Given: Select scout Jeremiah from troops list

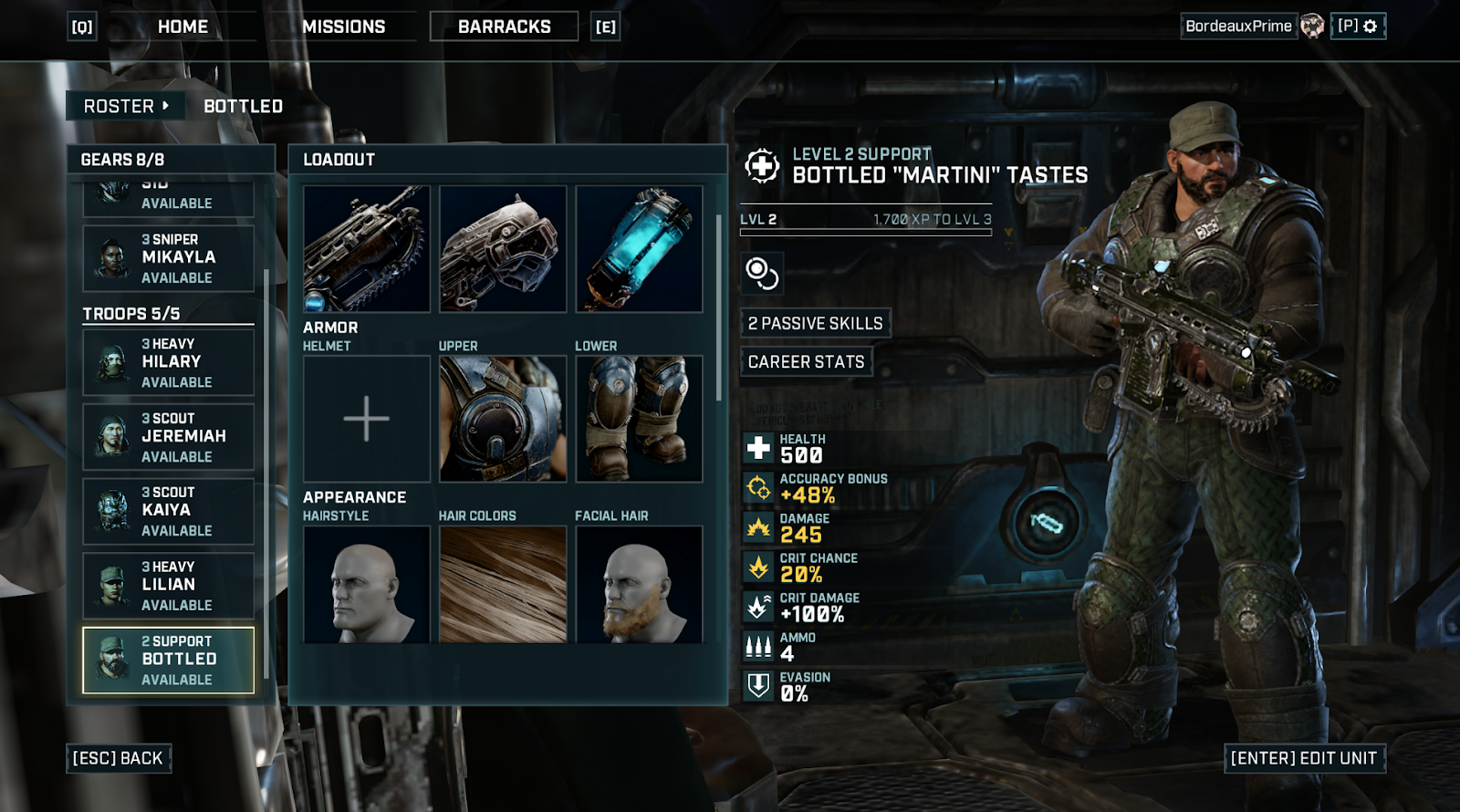Looking at the screenshot, I should click(x=169, y=437).
